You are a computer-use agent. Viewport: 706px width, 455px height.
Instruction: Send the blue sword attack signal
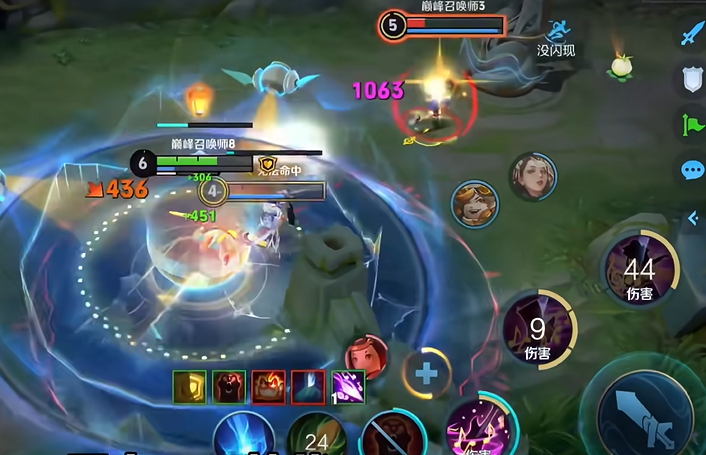[692, 33]
